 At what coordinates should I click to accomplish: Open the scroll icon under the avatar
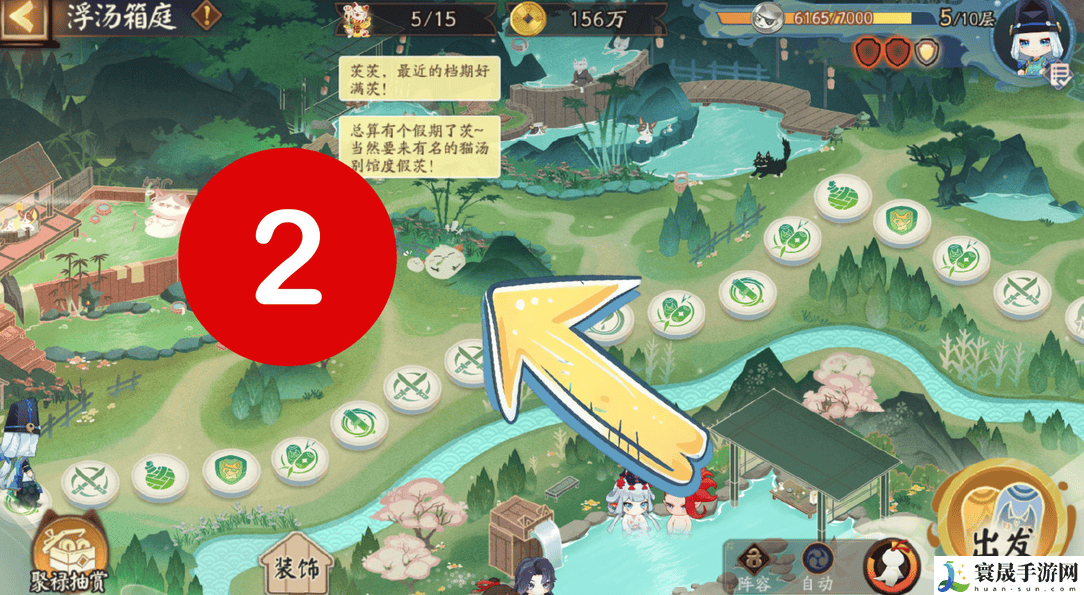(x=1061, y=73)
